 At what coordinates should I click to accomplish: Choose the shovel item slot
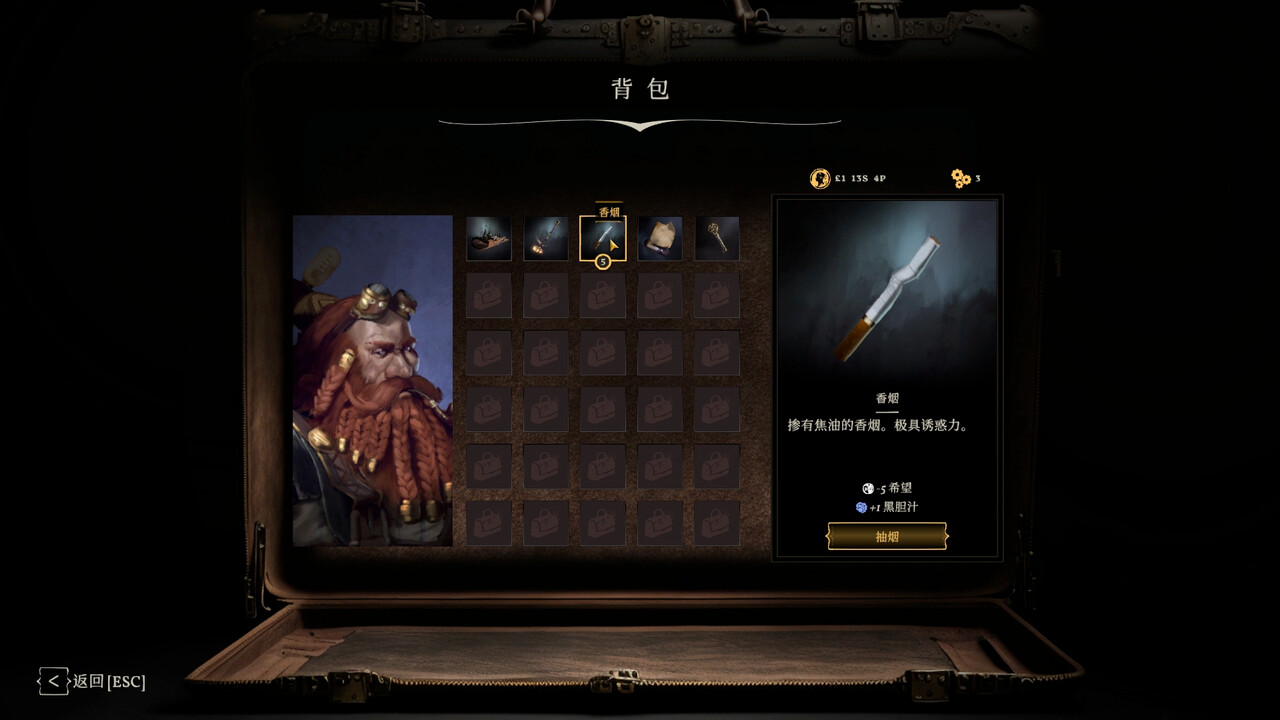coord(546,239)
